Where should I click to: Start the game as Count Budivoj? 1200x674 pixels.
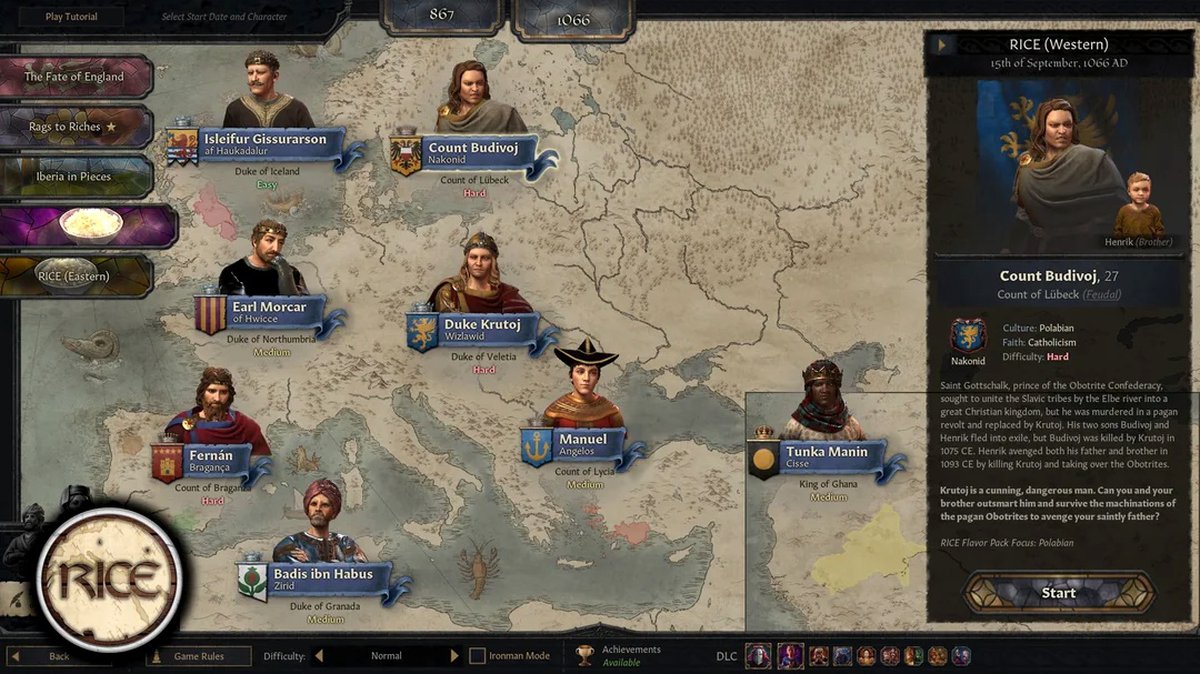tap(1058, 592)
